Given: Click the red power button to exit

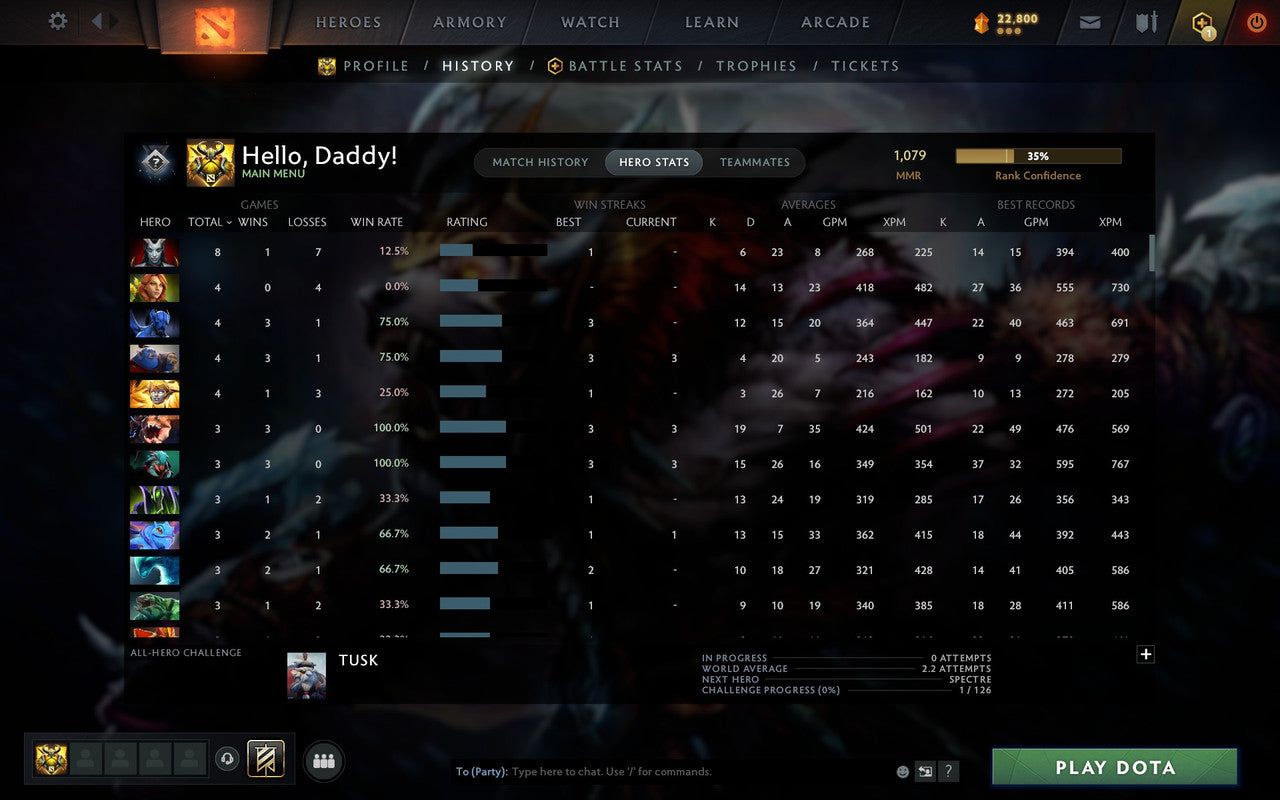Looking at the screenshot, I should tap(1256, 21).
